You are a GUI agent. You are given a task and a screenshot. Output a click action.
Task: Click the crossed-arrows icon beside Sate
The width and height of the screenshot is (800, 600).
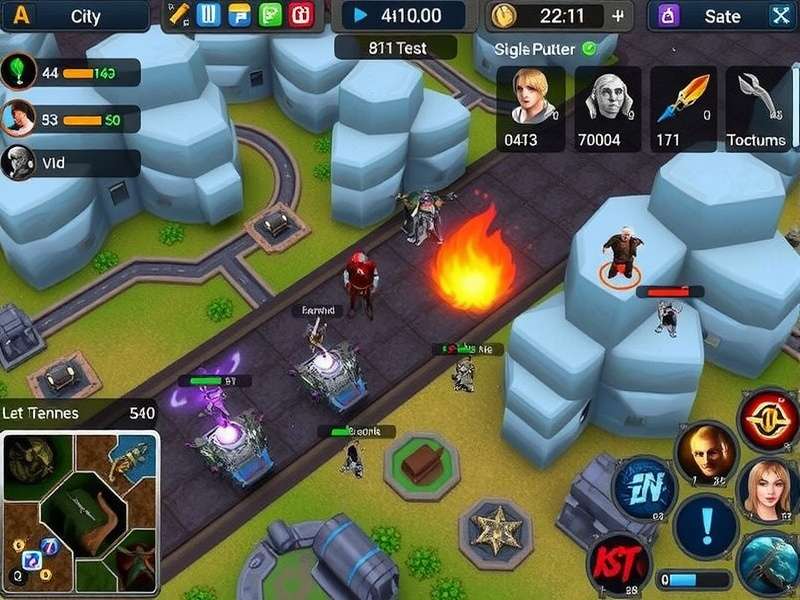(x=780, y=16)
